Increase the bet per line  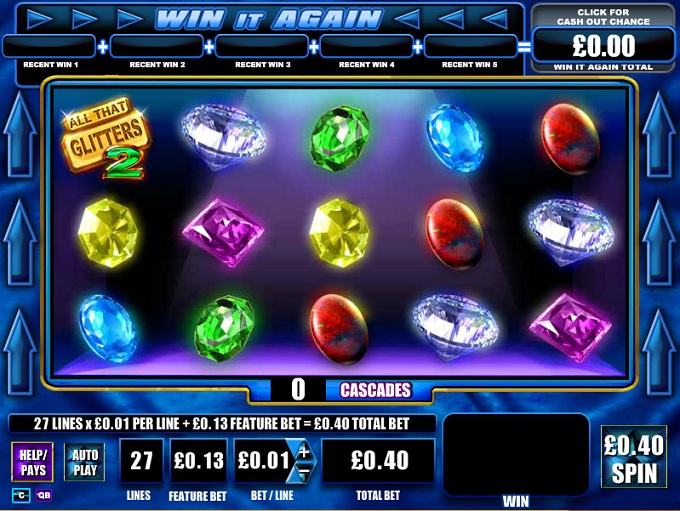(305, 450)
